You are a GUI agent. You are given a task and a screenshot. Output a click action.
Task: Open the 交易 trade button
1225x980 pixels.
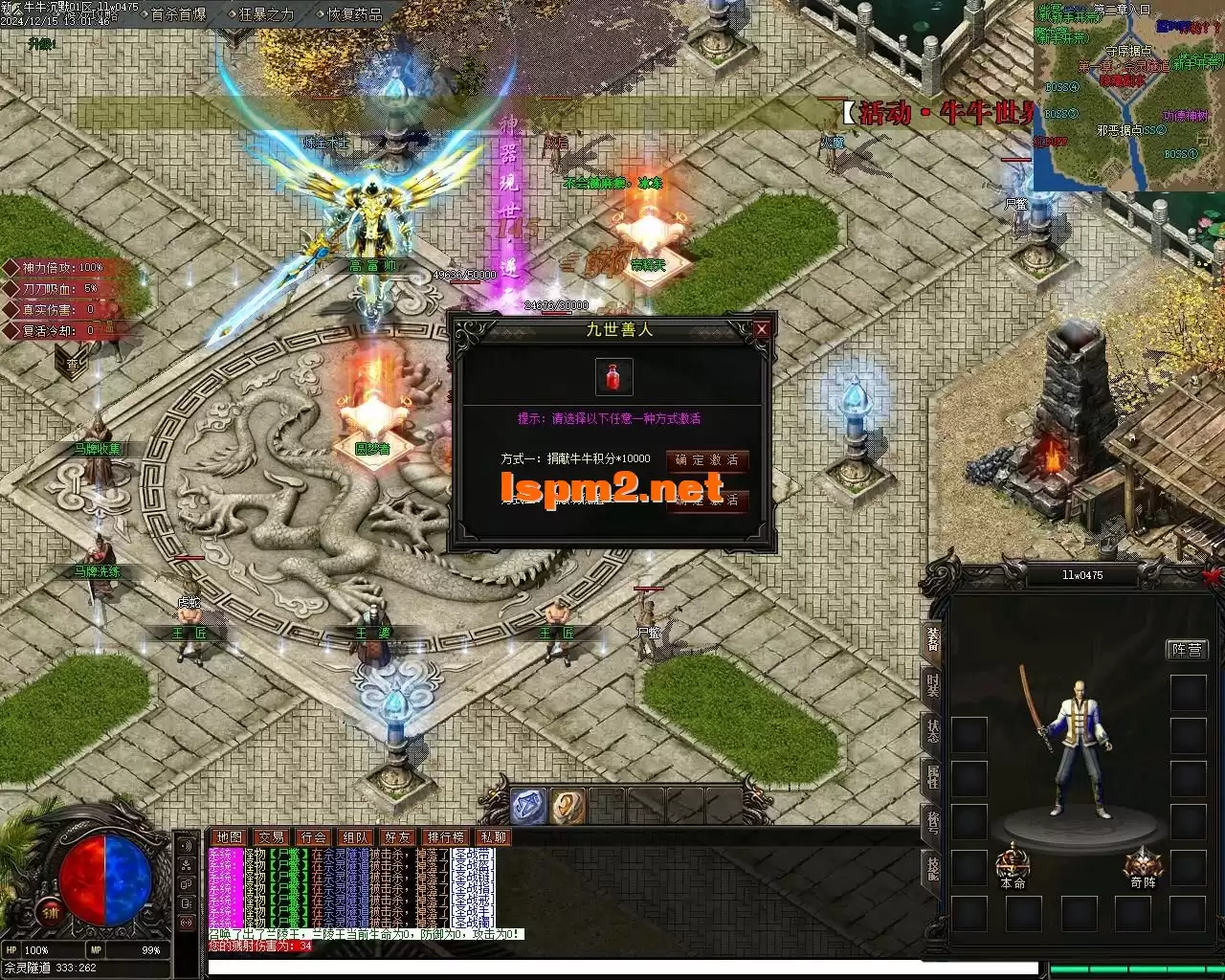coord(271,837)
